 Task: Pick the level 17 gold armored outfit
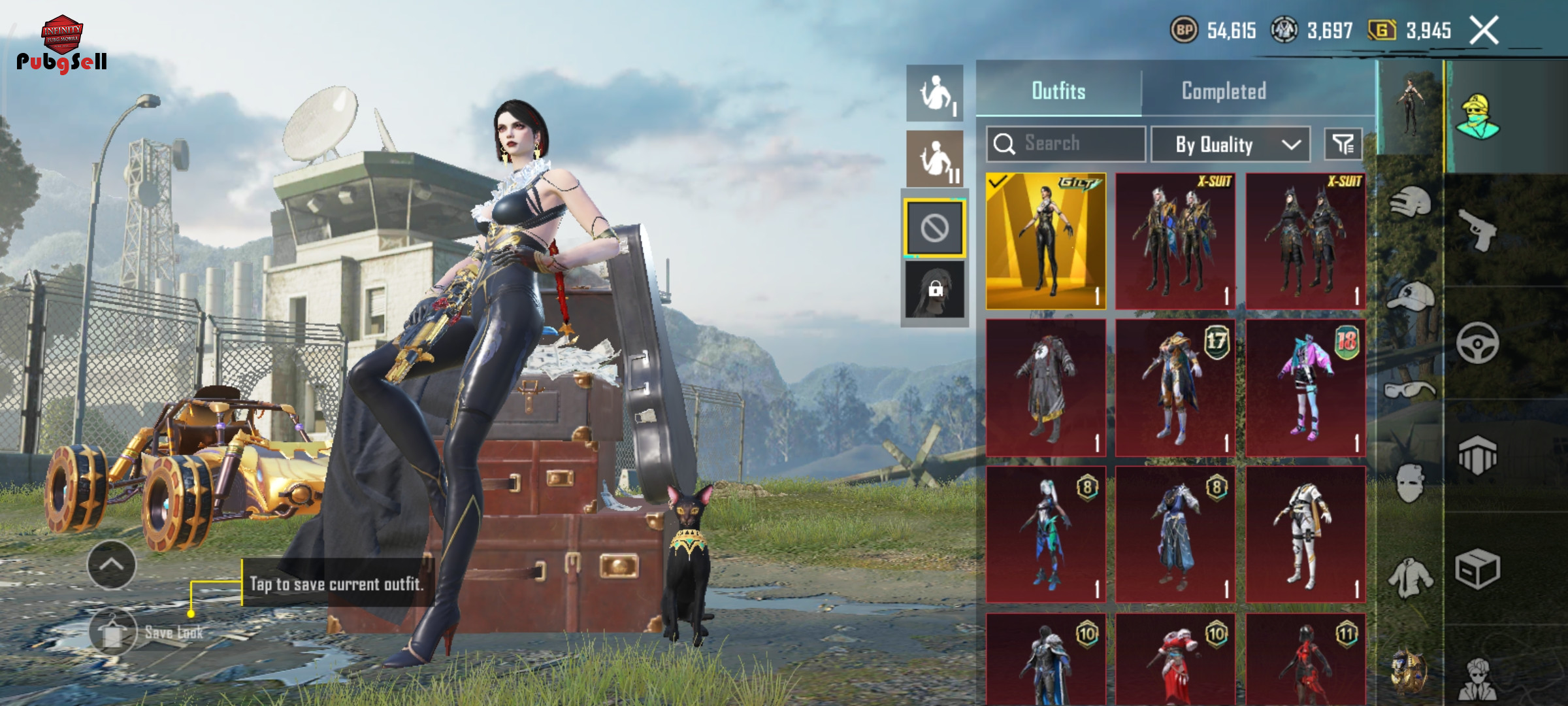(x=1175, y=388)
